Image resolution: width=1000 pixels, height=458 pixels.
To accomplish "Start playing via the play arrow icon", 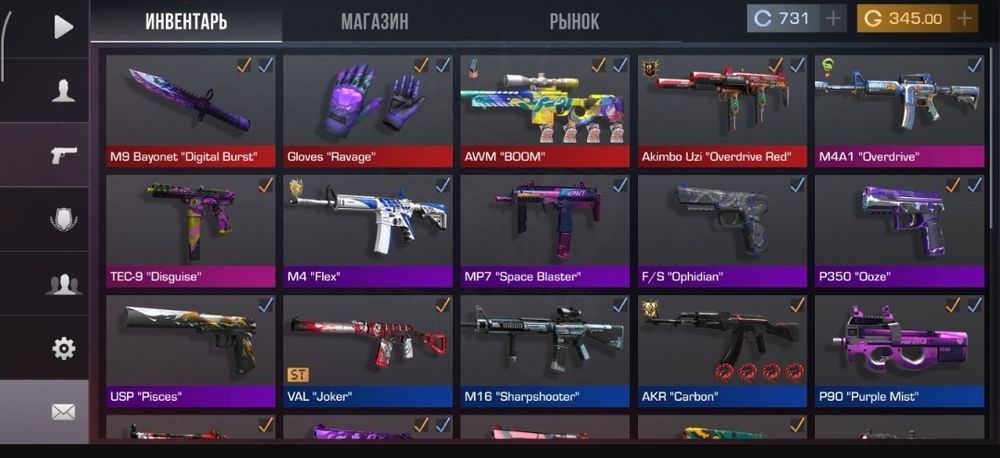I will (63, 26).
